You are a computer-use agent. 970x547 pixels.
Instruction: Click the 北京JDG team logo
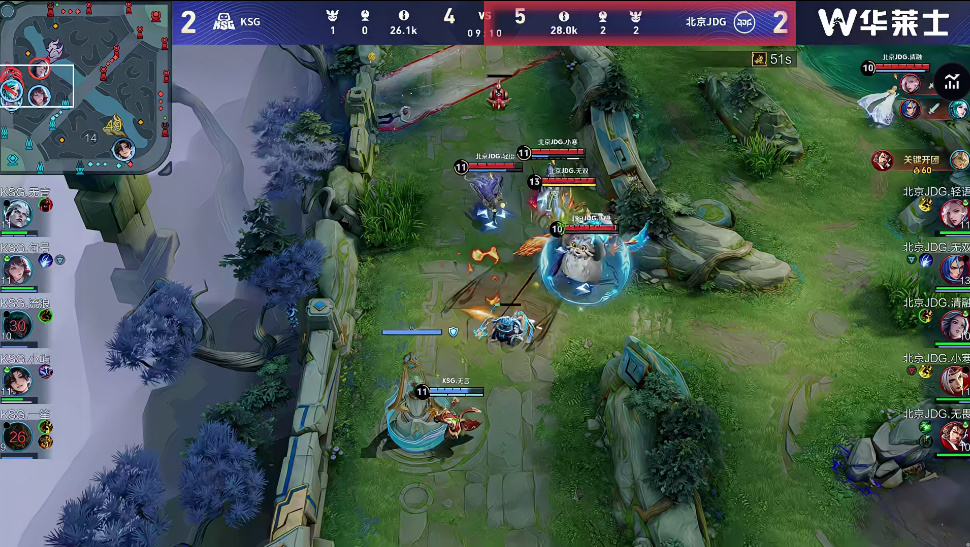(x=745, y=22)
